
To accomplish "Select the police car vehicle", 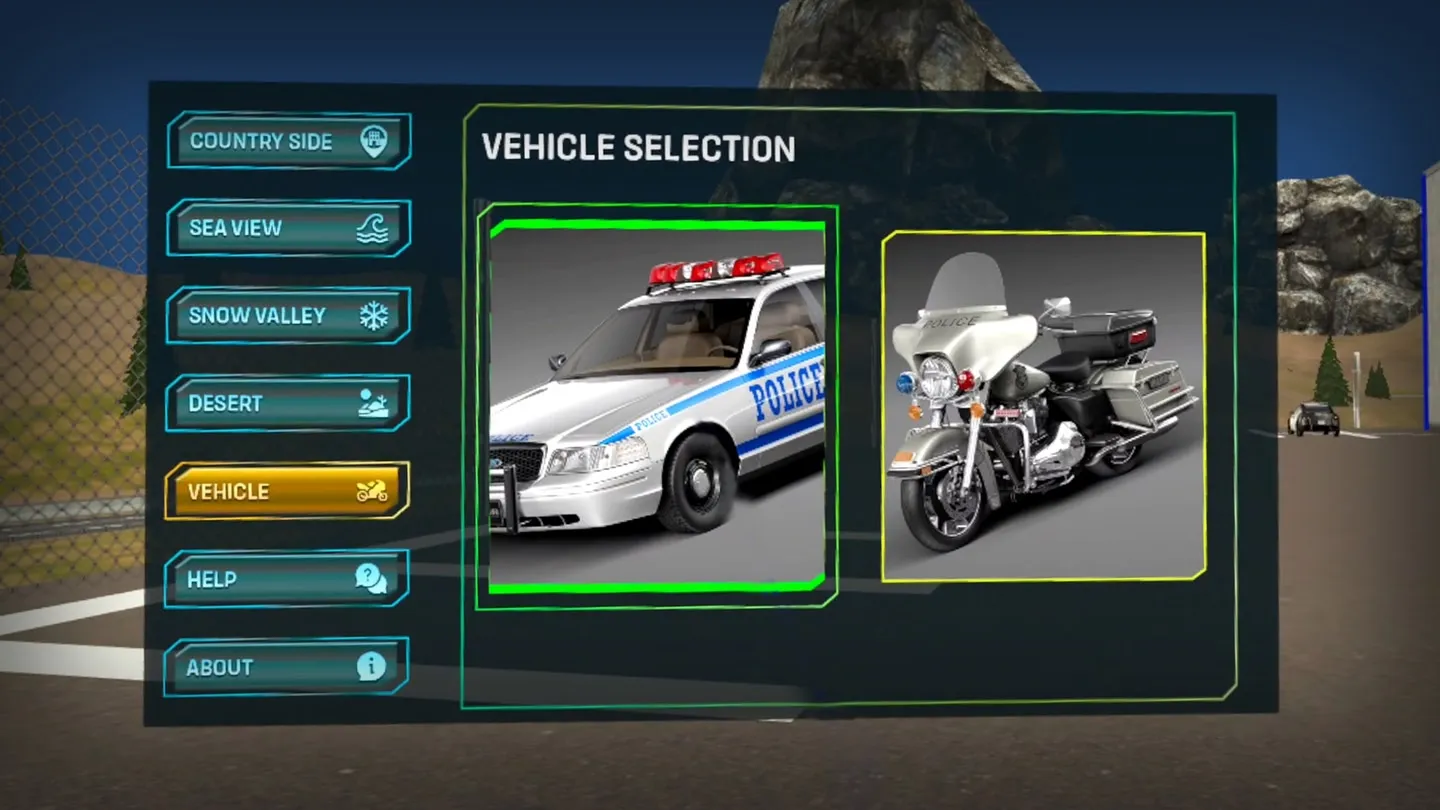I will click(x=657, y=406).
